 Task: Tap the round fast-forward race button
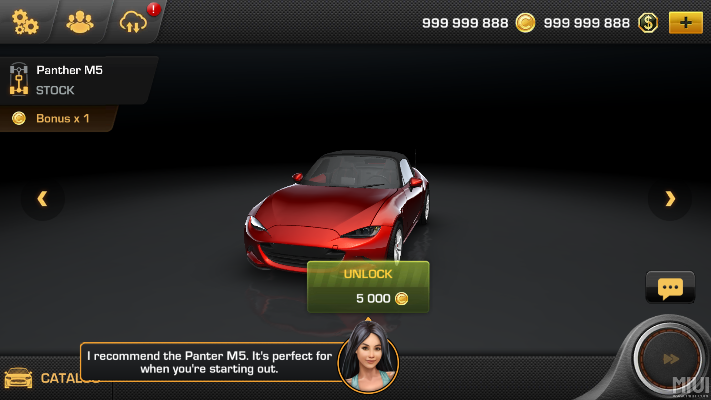[671, 359]
